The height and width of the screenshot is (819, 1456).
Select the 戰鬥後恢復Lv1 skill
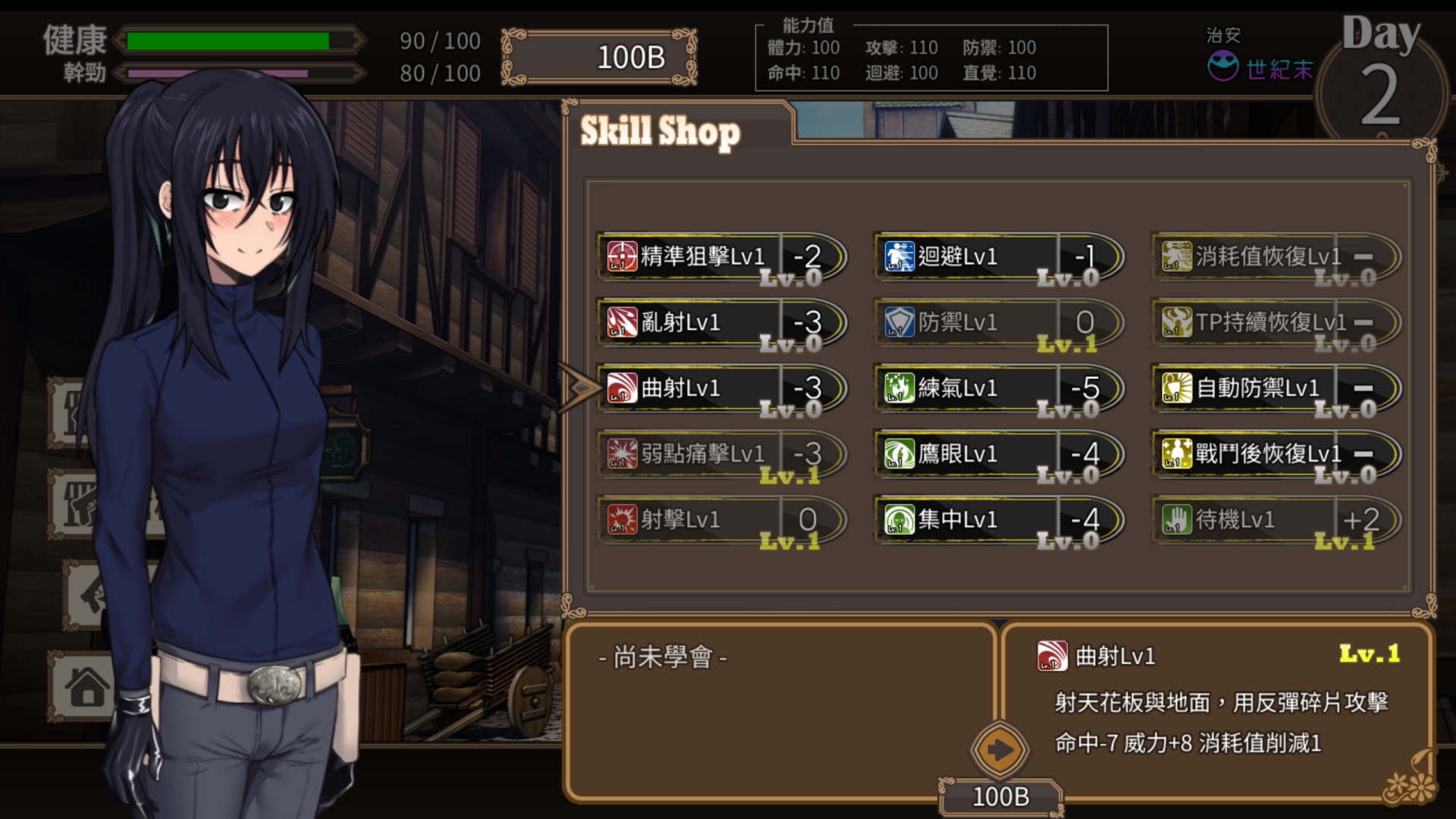tap(1275, 455)
